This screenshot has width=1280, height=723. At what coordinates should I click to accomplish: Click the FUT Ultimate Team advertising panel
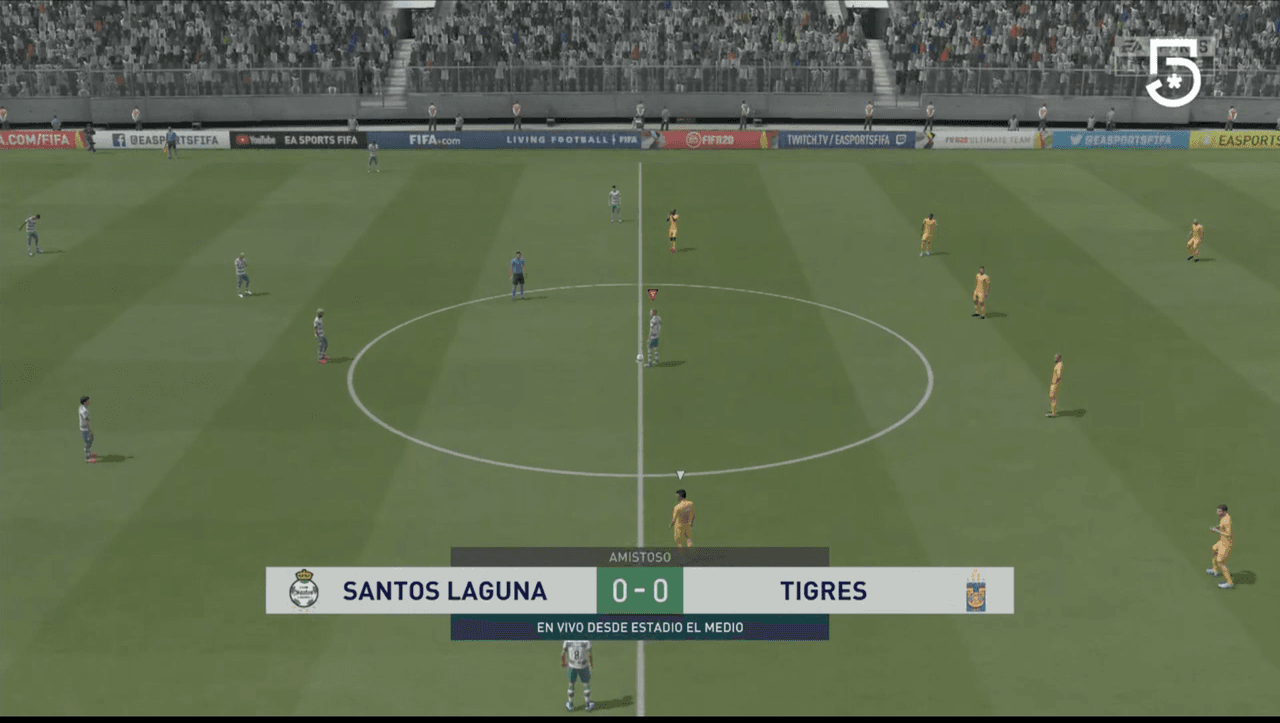[x=985, y=139]
